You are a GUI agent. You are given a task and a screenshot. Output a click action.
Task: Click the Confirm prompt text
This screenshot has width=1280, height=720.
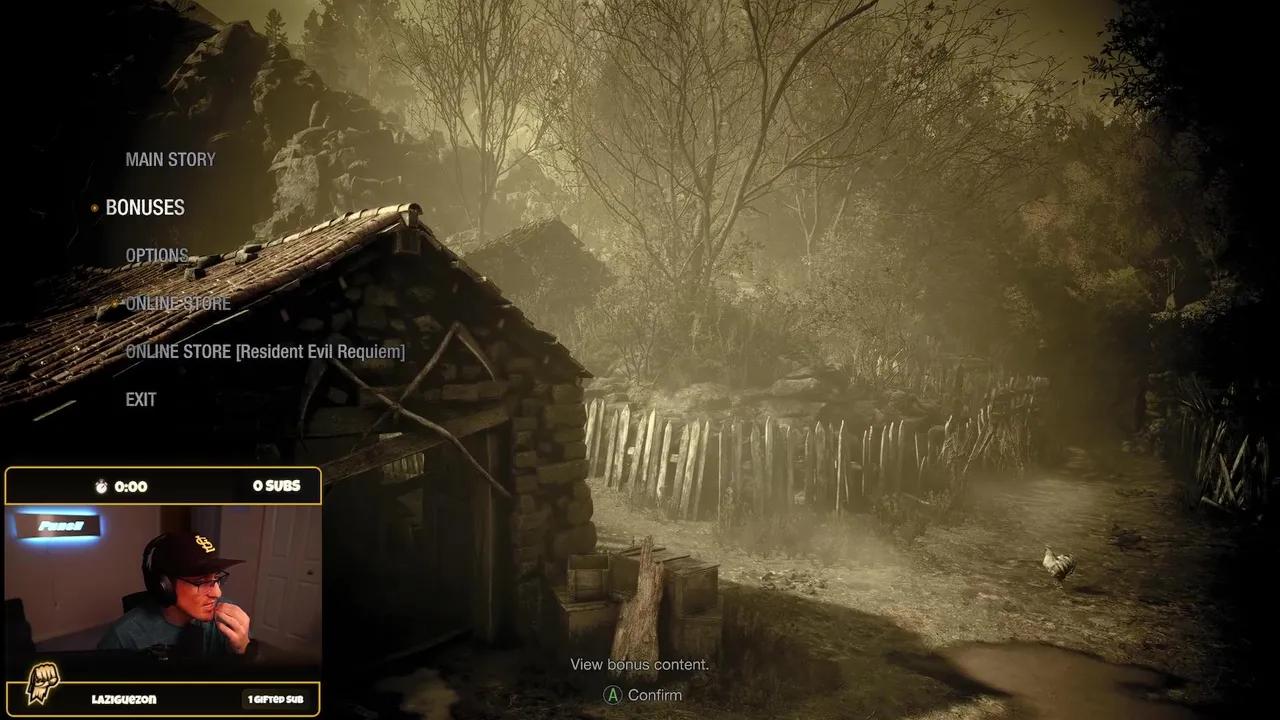(x=655, y=695)
